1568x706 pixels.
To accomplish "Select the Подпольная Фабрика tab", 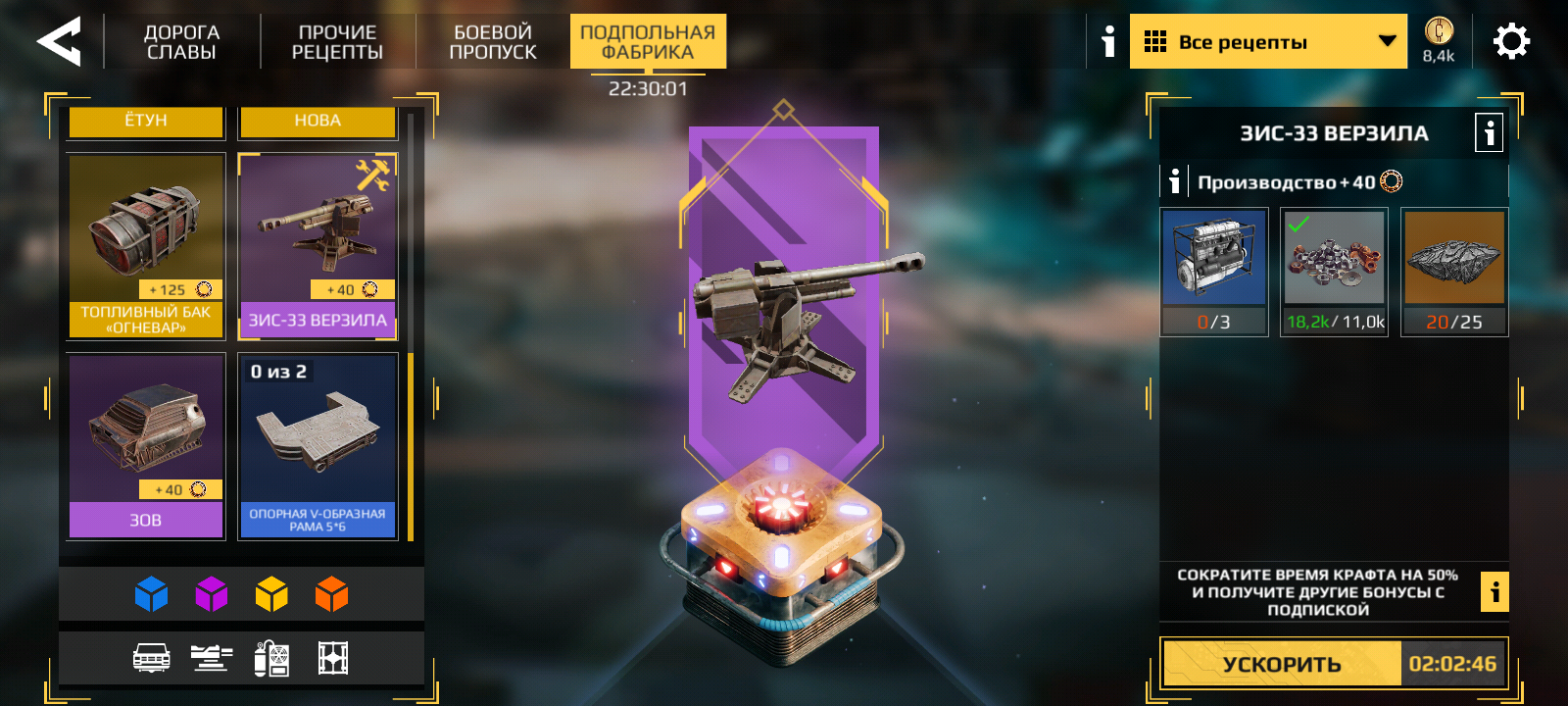I will [x=648, y=42].
